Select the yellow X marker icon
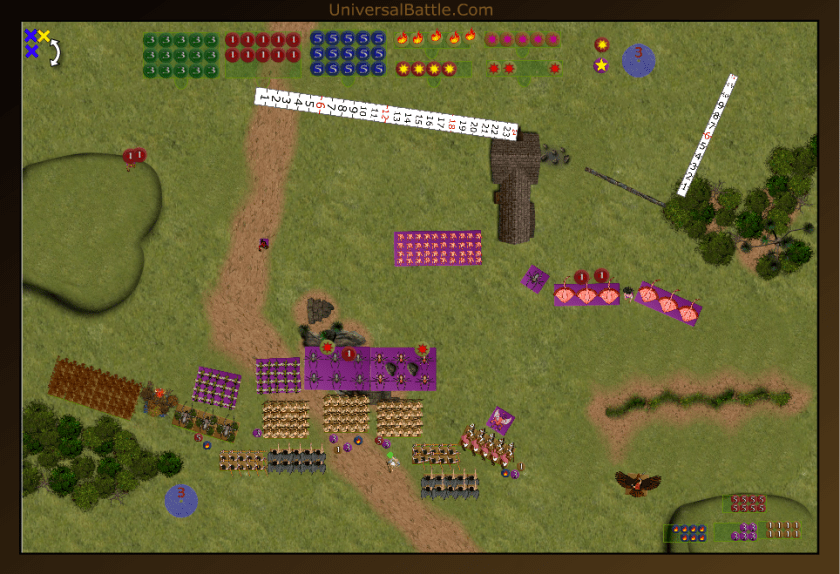The height and width of the screenshot is (574, 840). coord(44,36)
